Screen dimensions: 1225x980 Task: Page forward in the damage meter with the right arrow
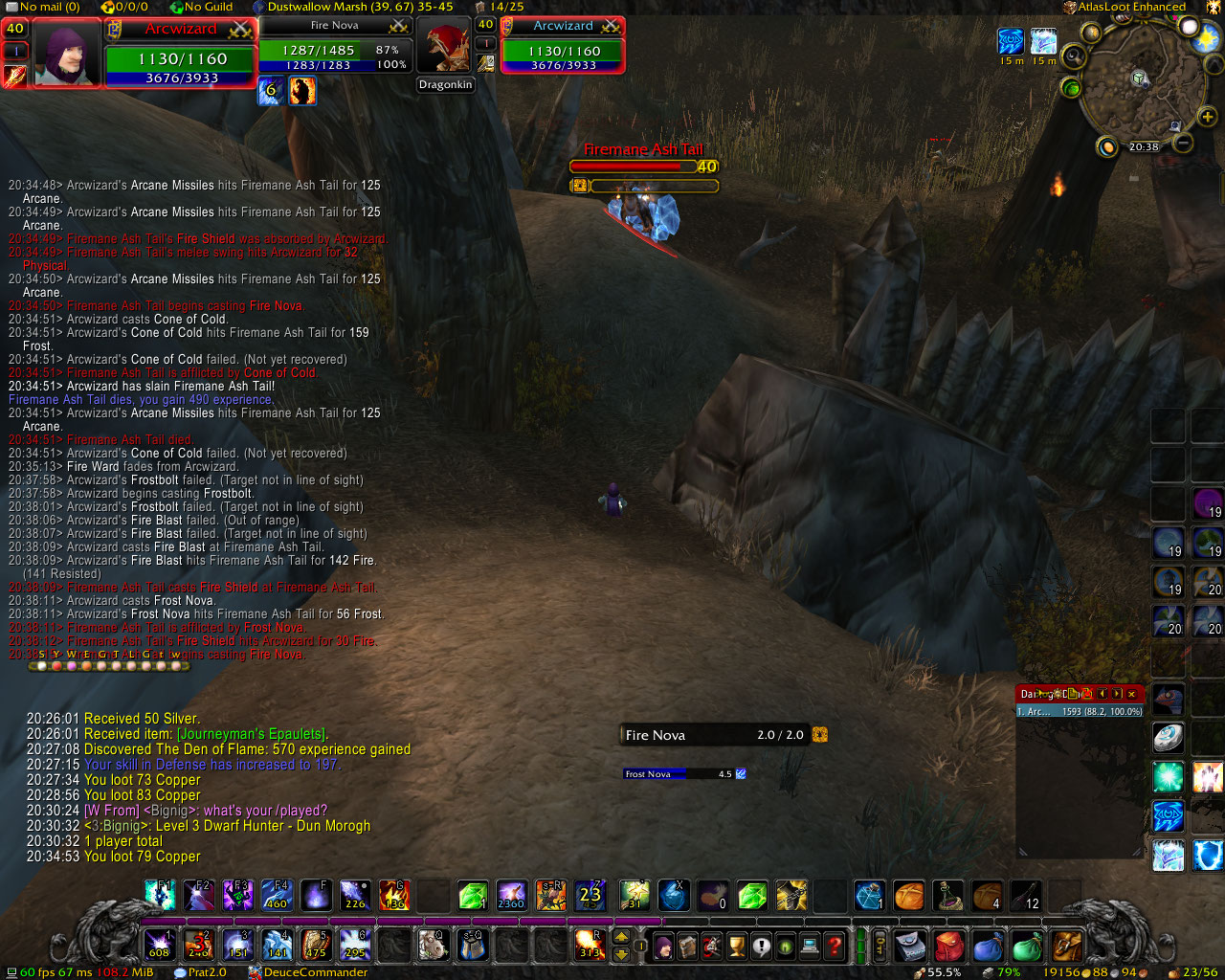tap(1116, 694)
